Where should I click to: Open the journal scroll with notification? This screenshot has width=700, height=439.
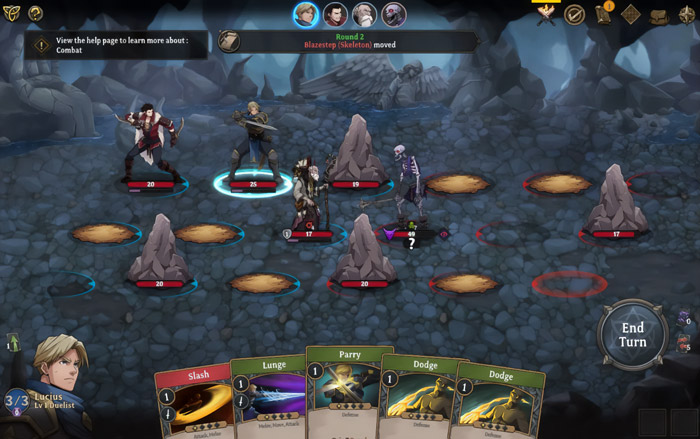tap(603, 14)
